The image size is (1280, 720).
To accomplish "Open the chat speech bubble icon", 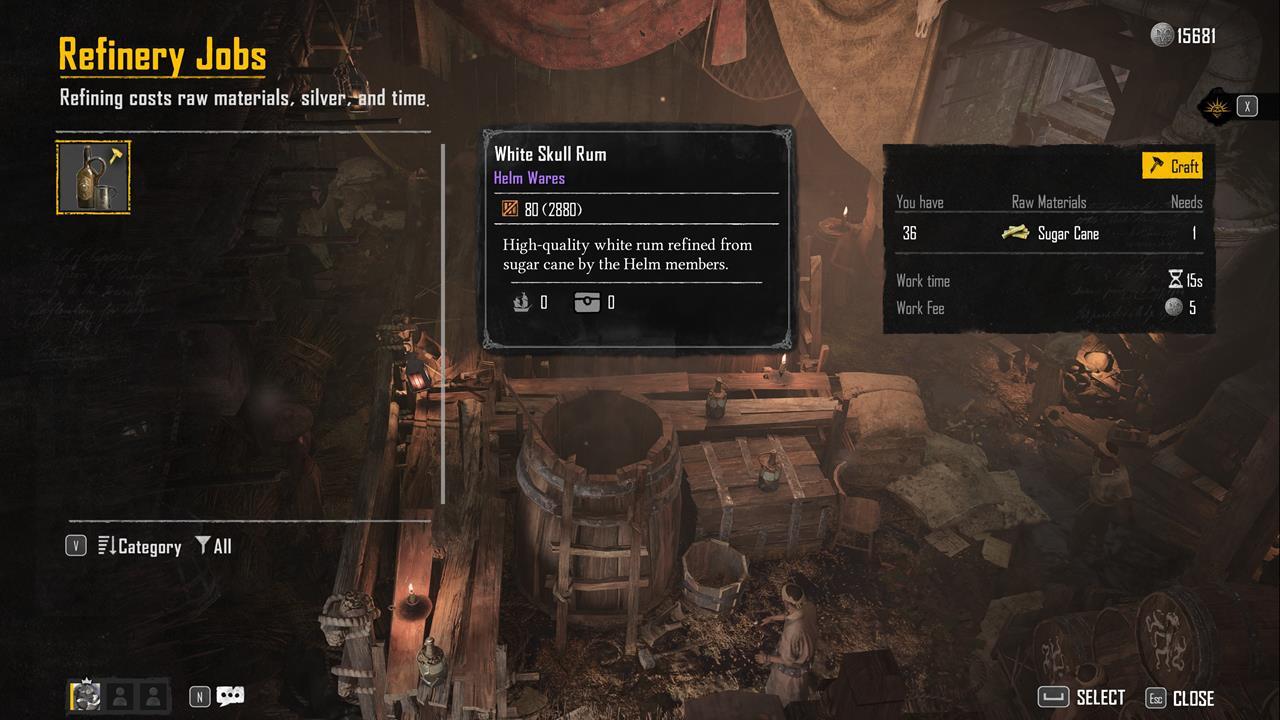I will (x=230, y=696).
